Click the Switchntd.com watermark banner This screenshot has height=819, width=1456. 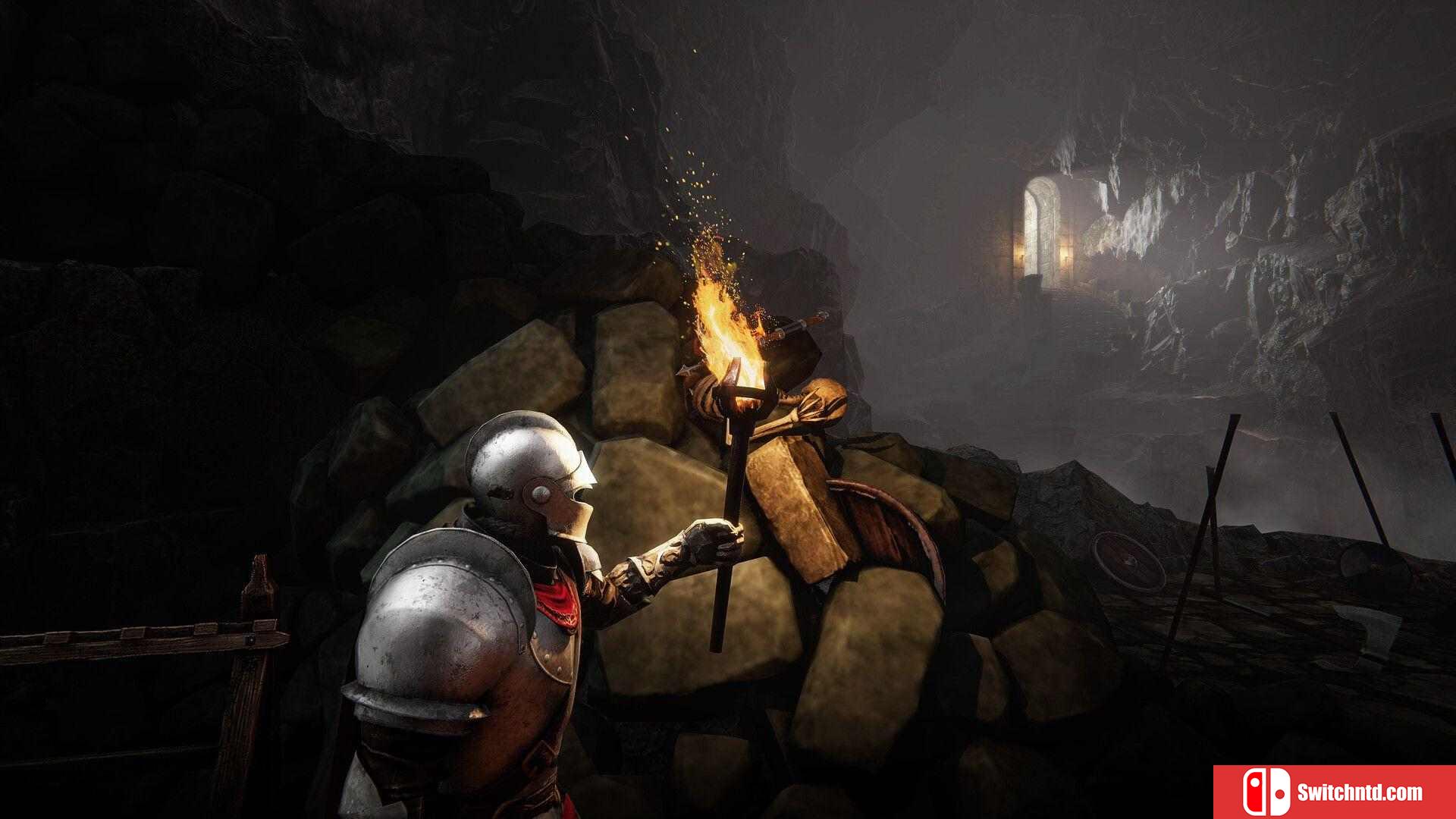pyautogui.click(x=1334, y=792)
